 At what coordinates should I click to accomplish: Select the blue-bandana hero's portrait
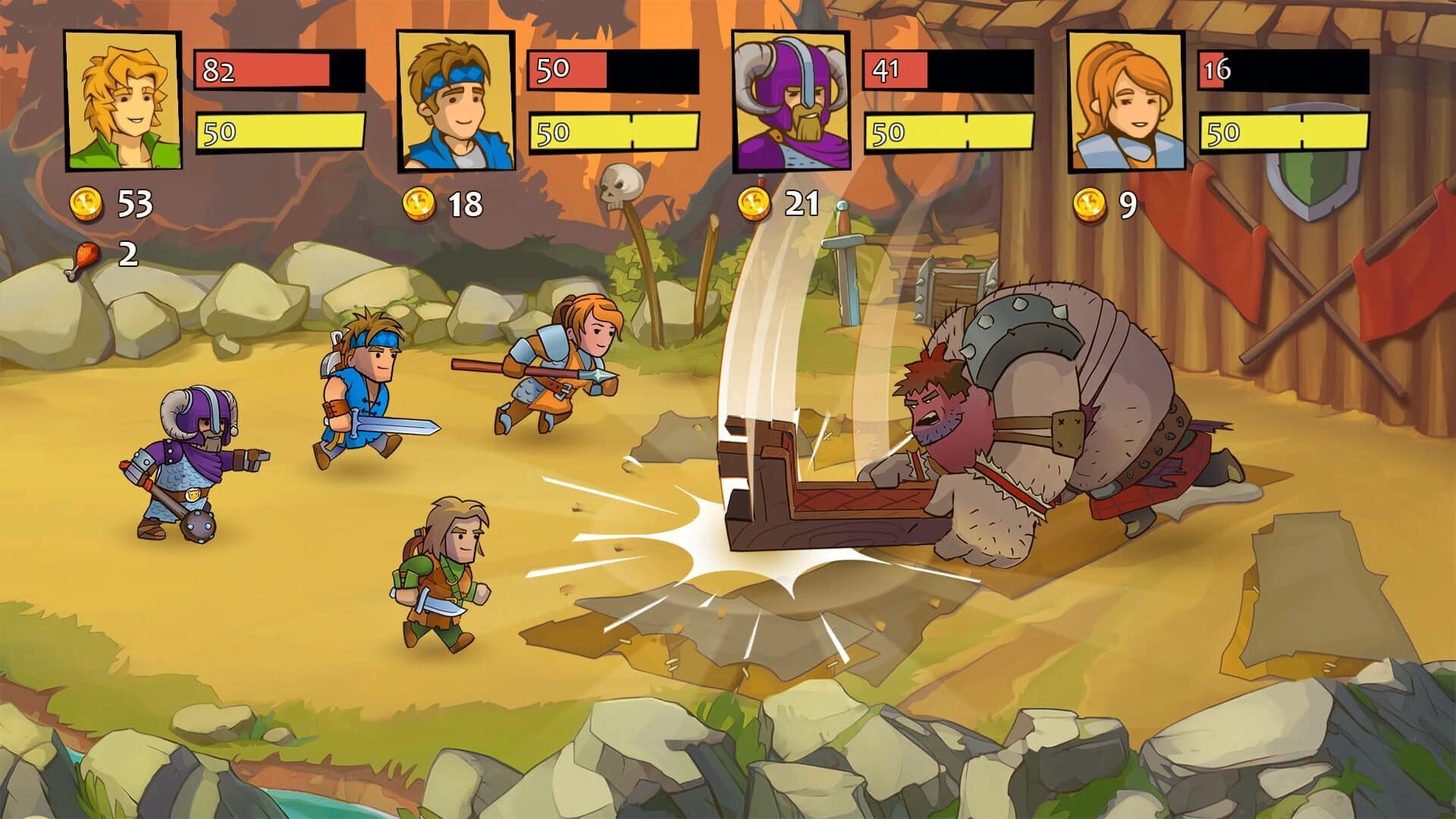pos(453,100)
